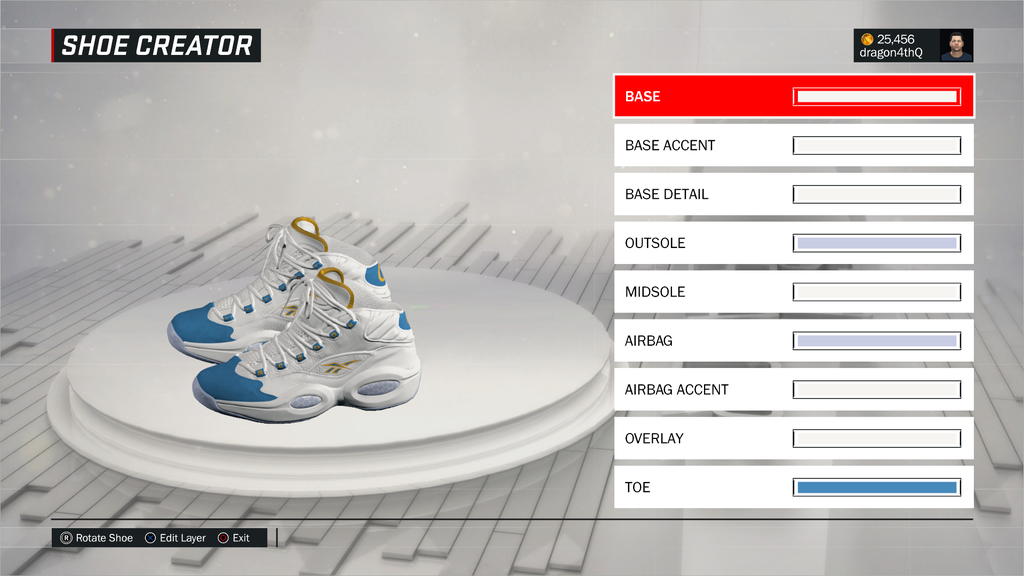The height and width of the screenshot is (576, 1024).
Task: Open the Base Detail layer
Action: 700,194
